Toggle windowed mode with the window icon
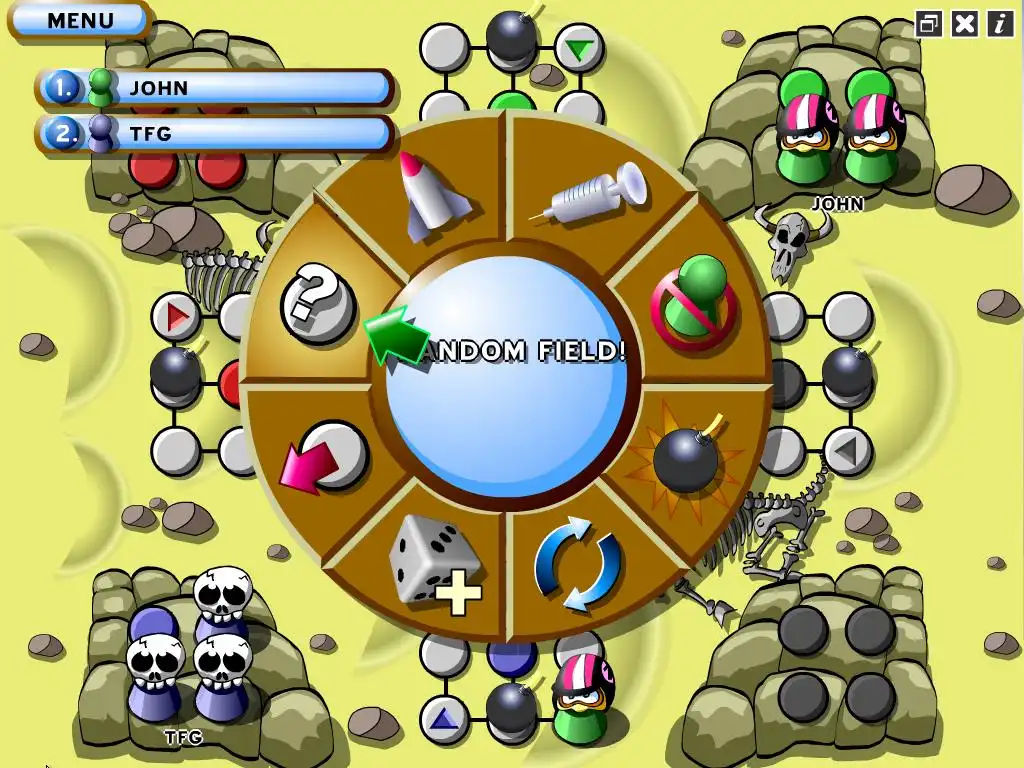Viewport: 1024px width, 768px height. pos(929,23)
